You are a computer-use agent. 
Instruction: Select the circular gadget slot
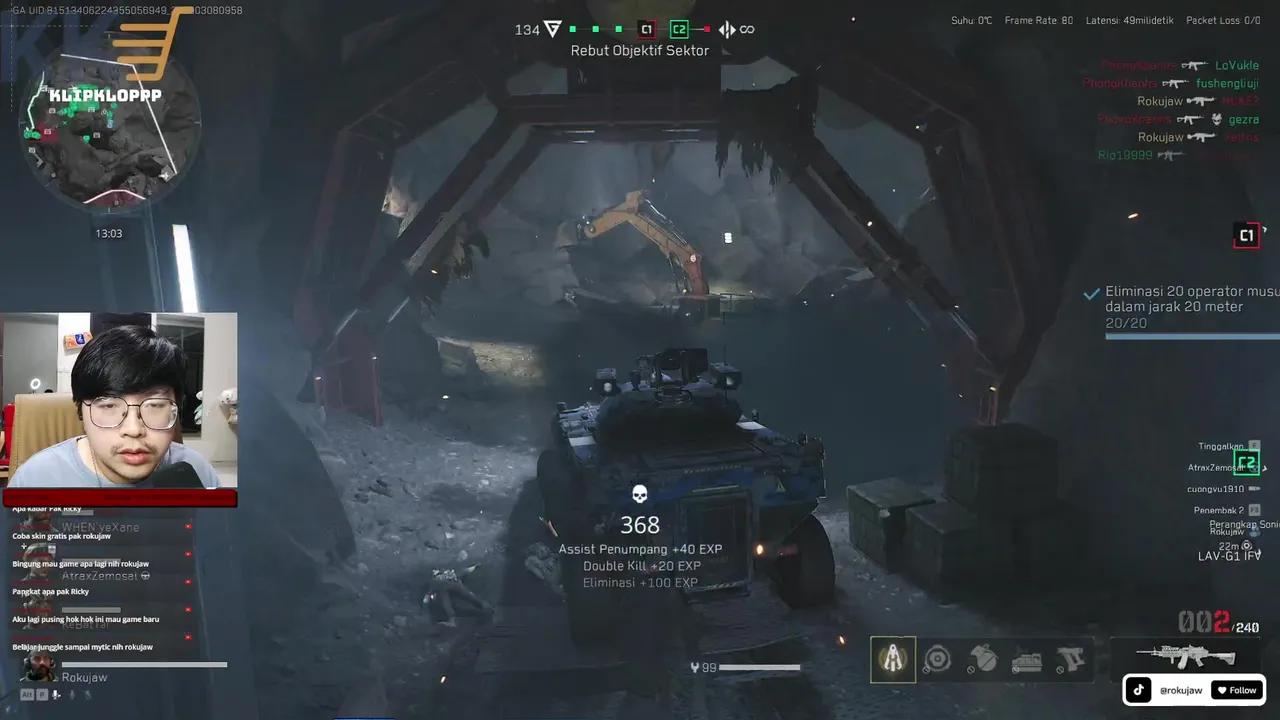[x=938, y=659]
